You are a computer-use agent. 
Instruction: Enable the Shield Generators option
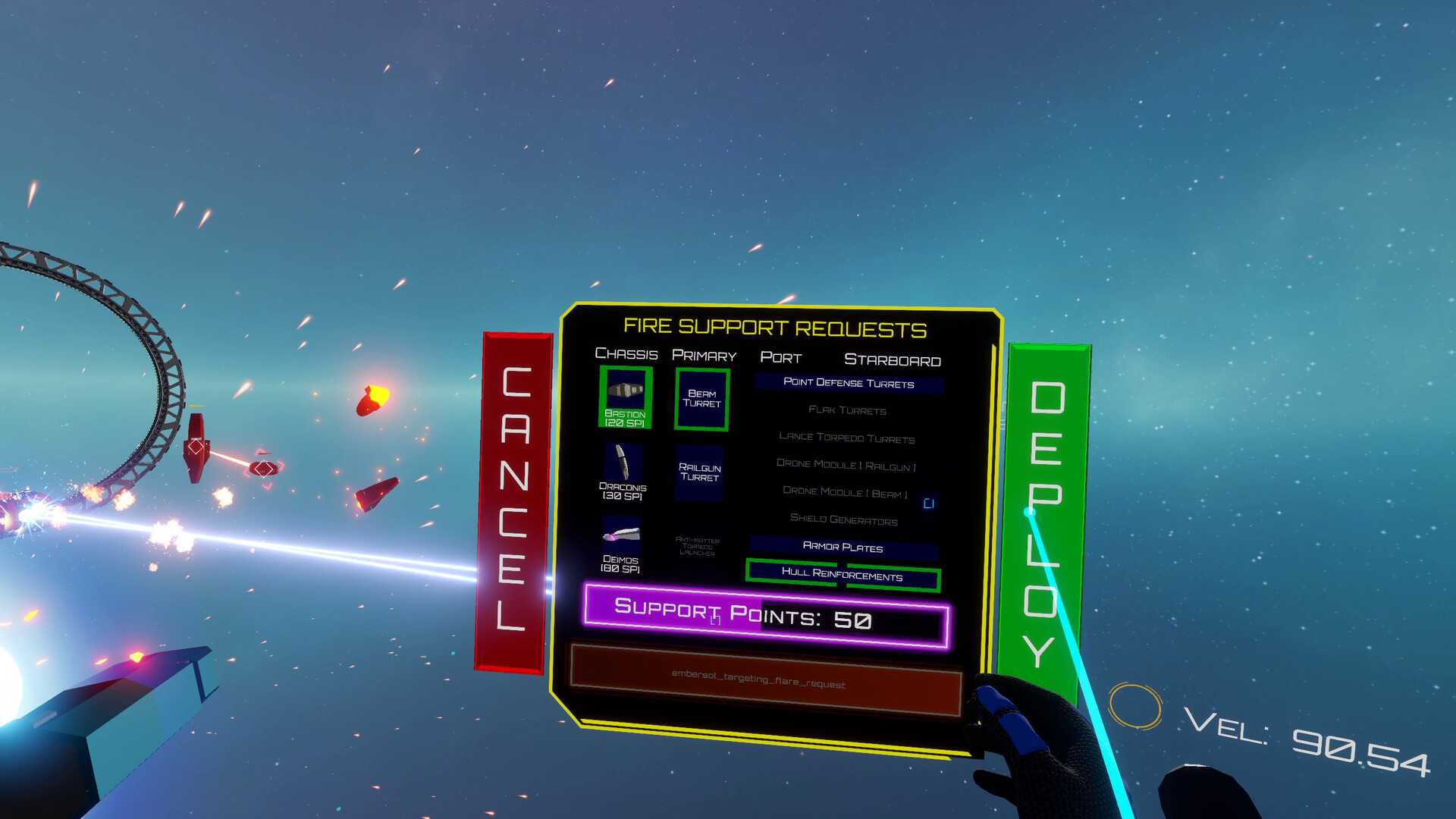(843, 521)
